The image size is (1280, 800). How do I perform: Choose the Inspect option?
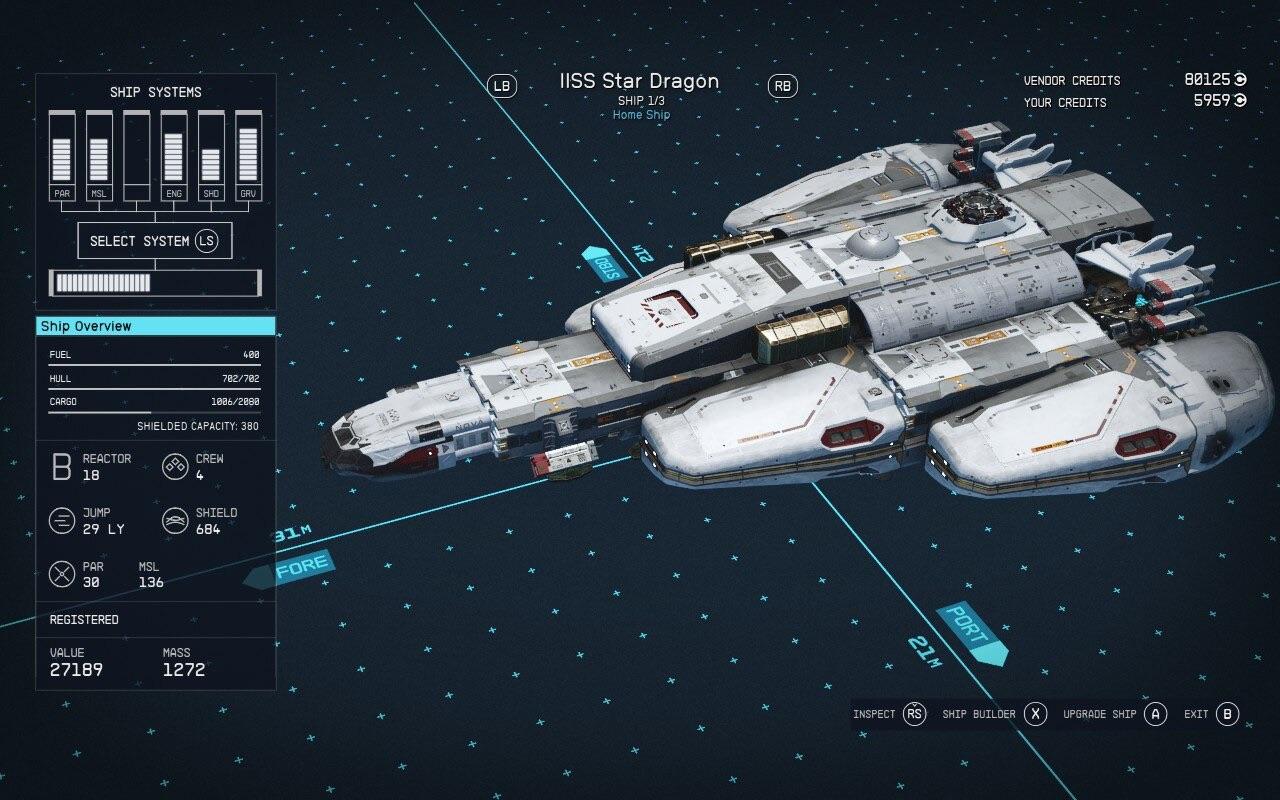(889, 714)
